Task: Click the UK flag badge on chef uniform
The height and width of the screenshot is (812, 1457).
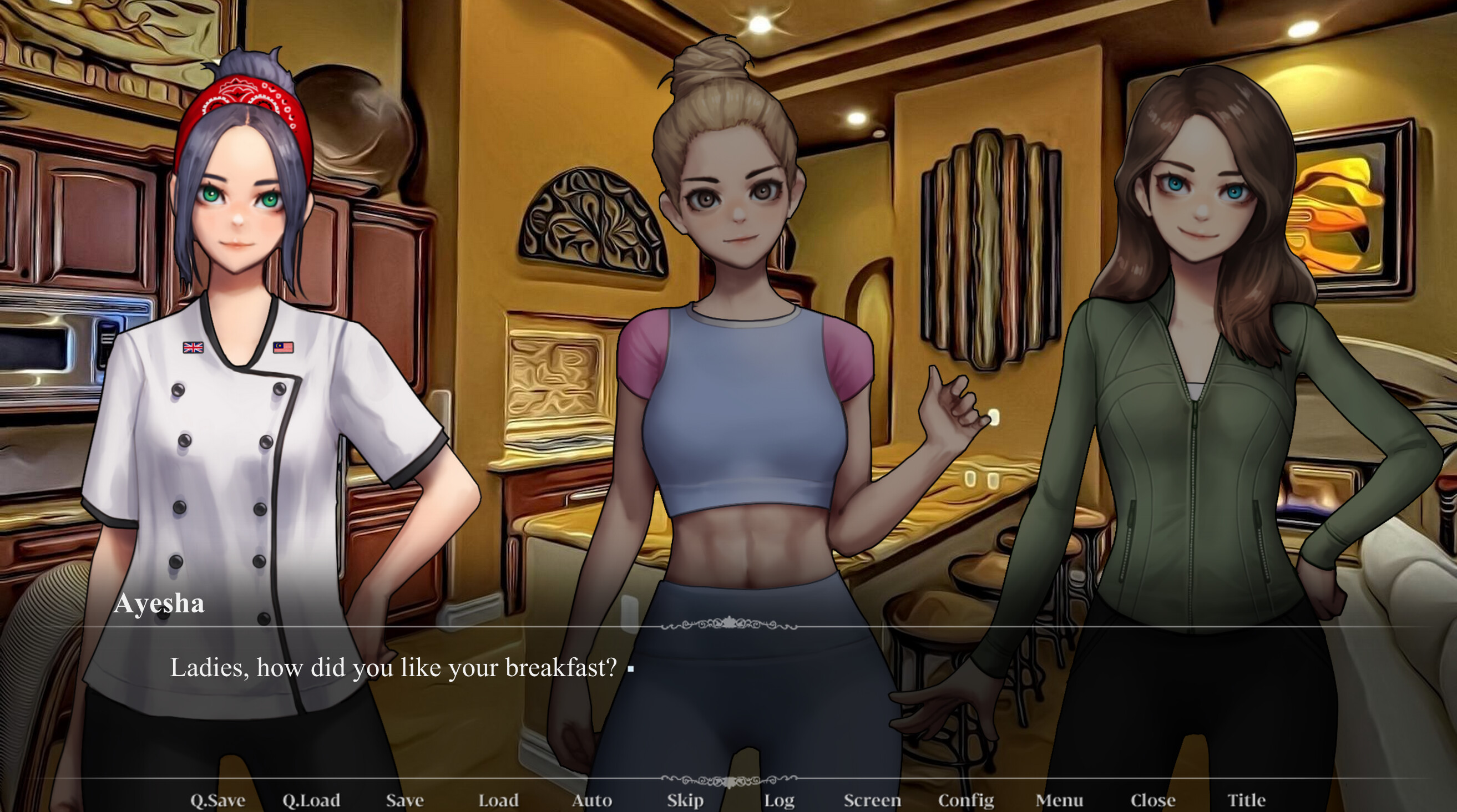Action: point(193,349)
